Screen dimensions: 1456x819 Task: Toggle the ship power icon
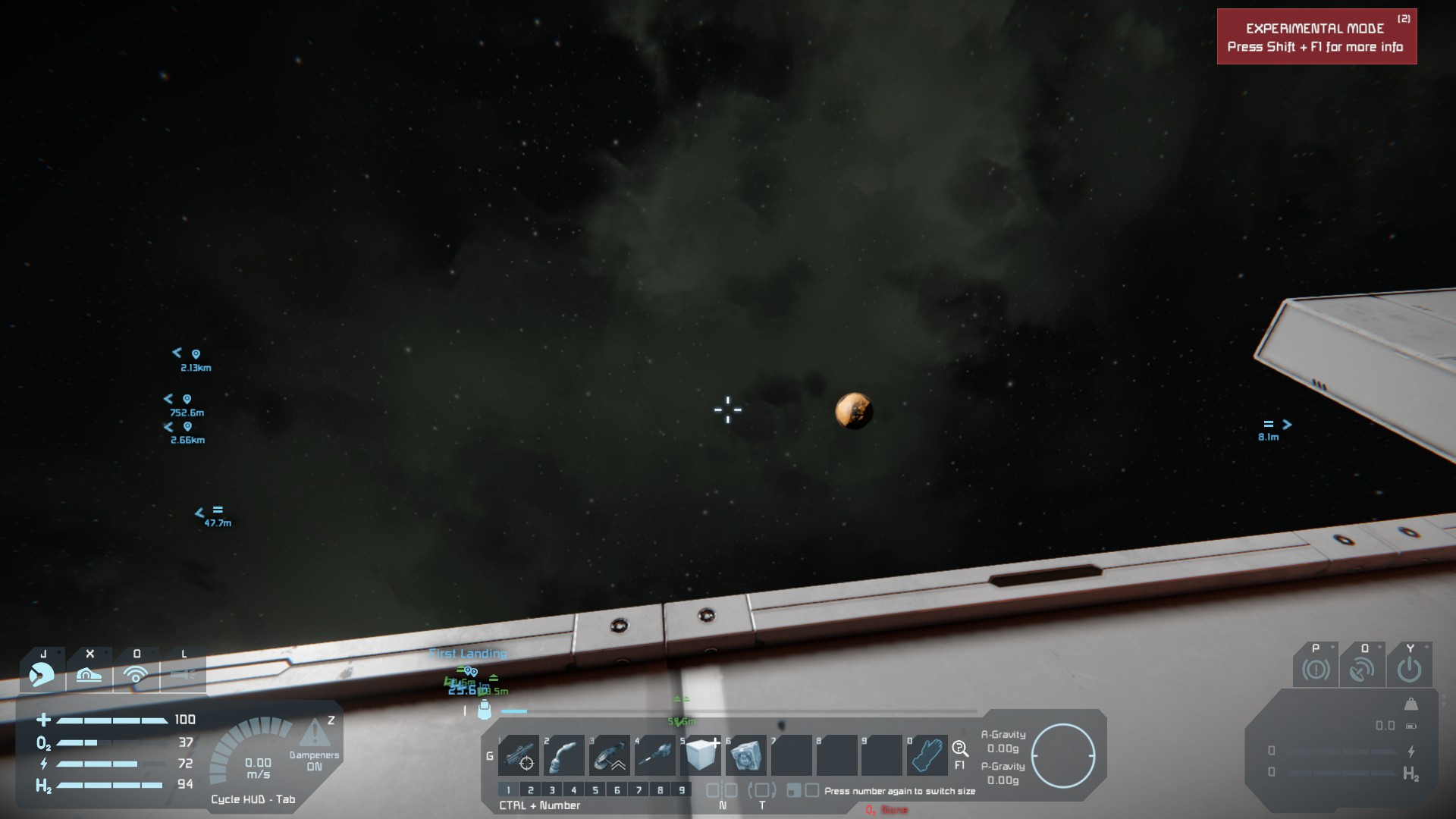(1409, 670)
